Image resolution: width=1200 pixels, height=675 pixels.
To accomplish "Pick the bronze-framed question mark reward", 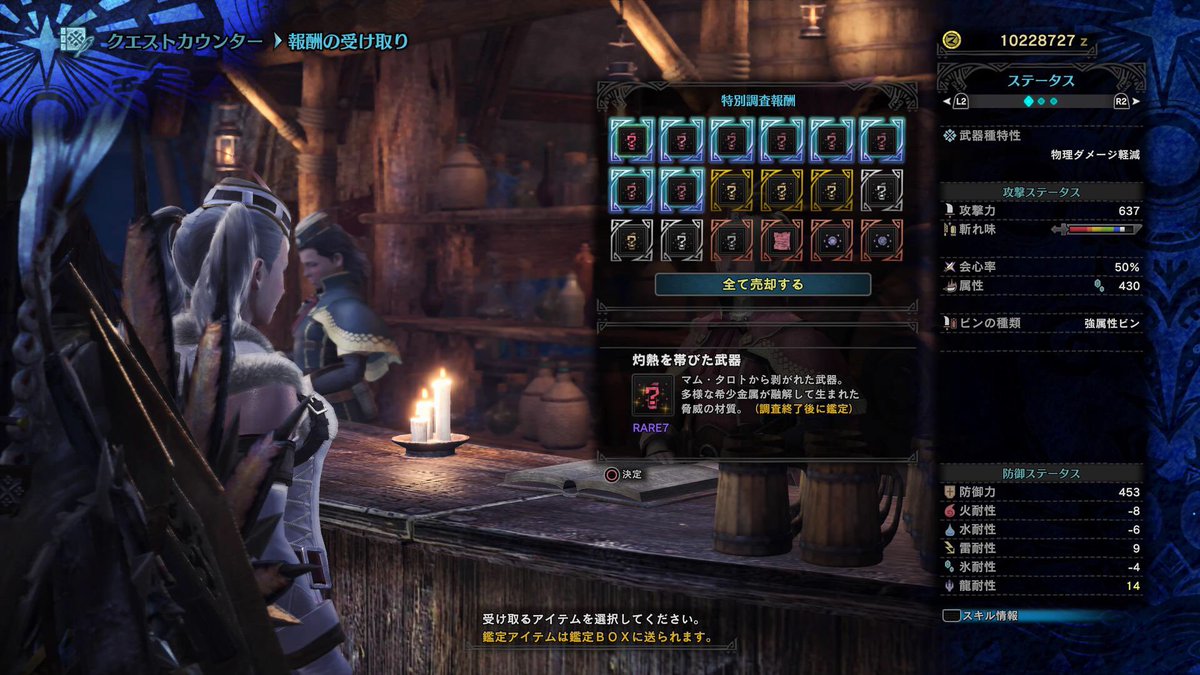I will [x=732, y=240].
